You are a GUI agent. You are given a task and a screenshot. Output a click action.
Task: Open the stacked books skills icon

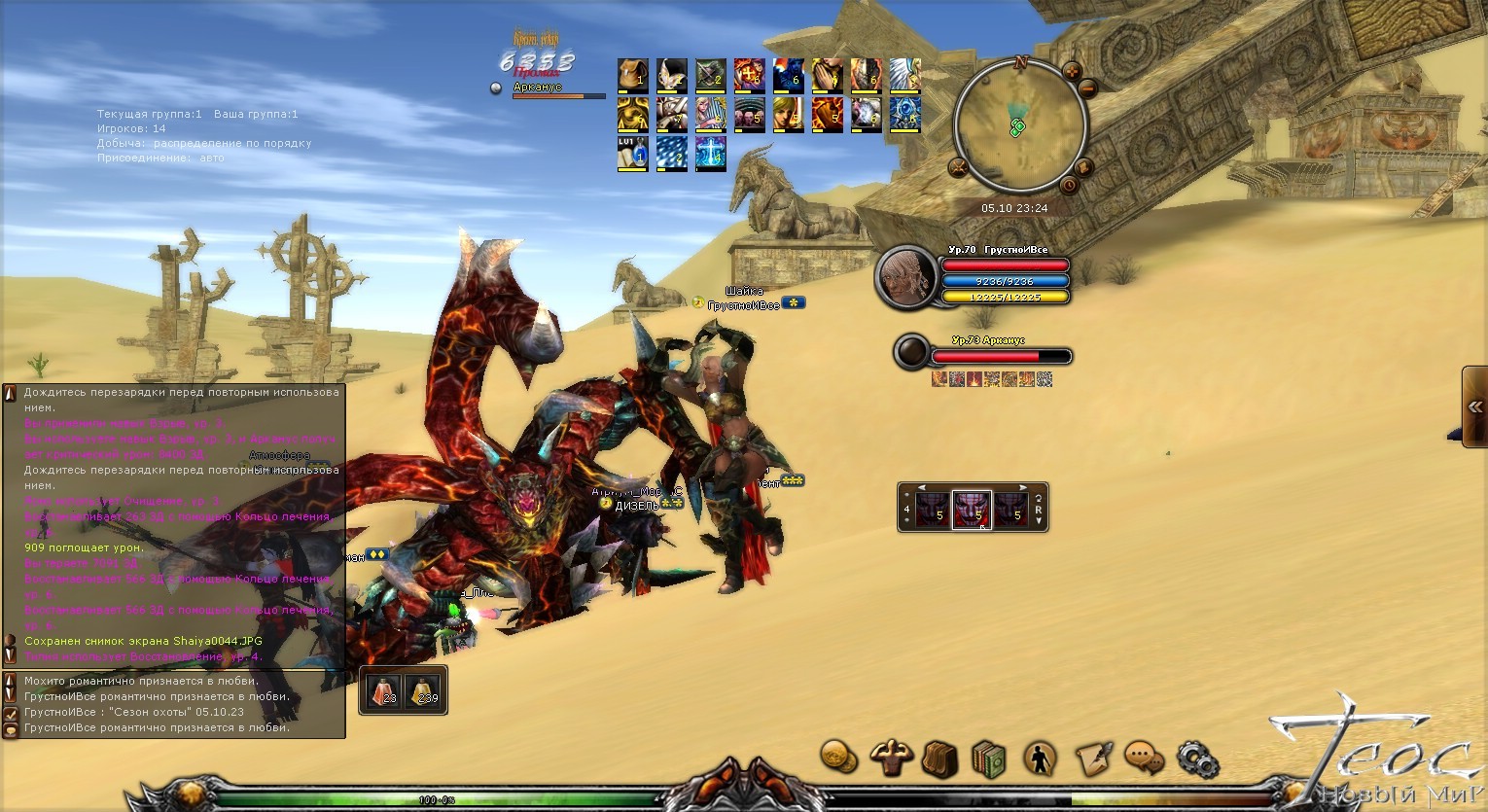click(x=988, y=758)
